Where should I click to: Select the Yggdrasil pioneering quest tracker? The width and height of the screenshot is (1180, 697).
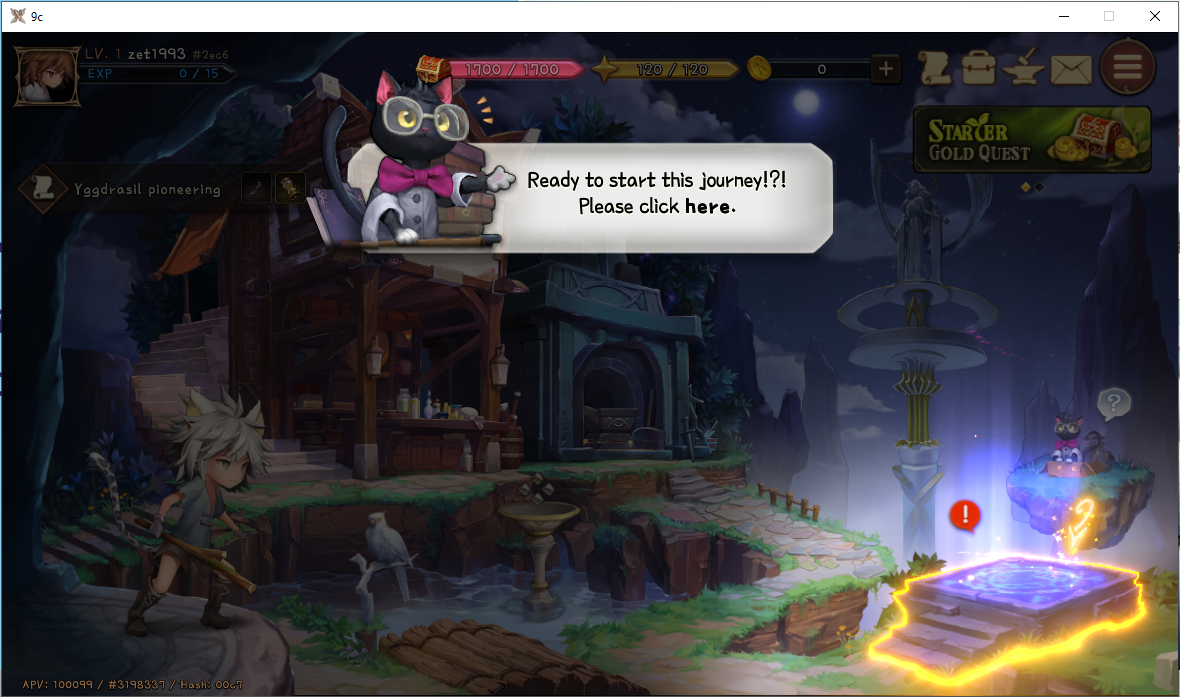click(x=130, y=188)
